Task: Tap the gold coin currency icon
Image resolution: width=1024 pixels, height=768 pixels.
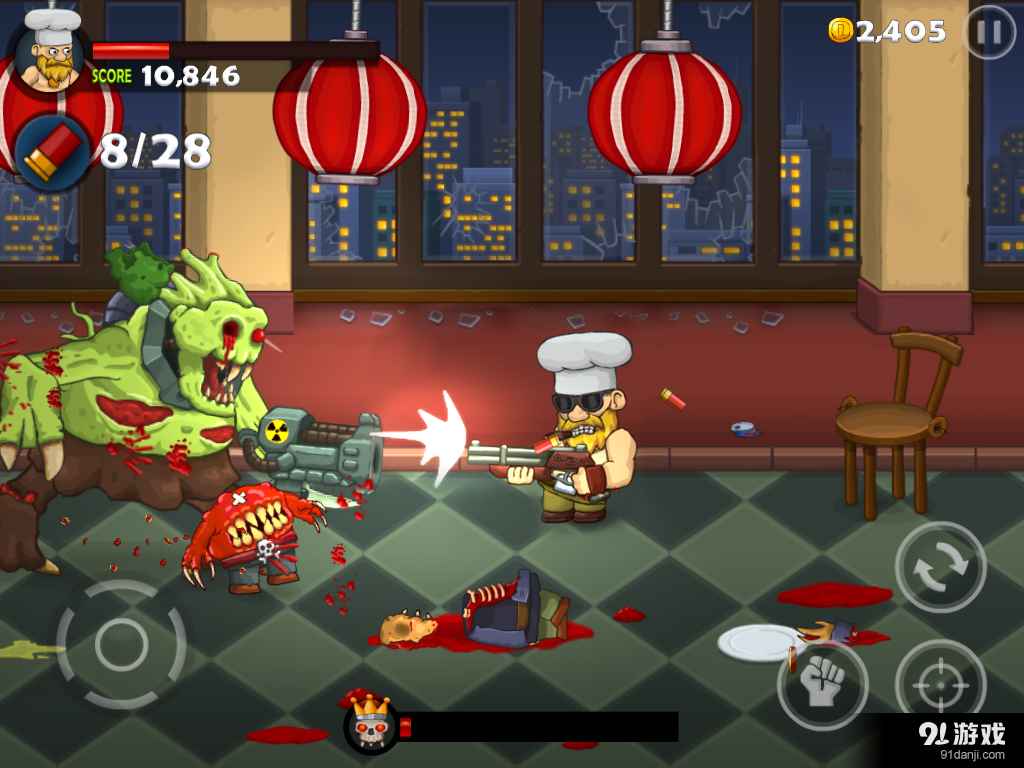Action: click(x=840, y=31)
